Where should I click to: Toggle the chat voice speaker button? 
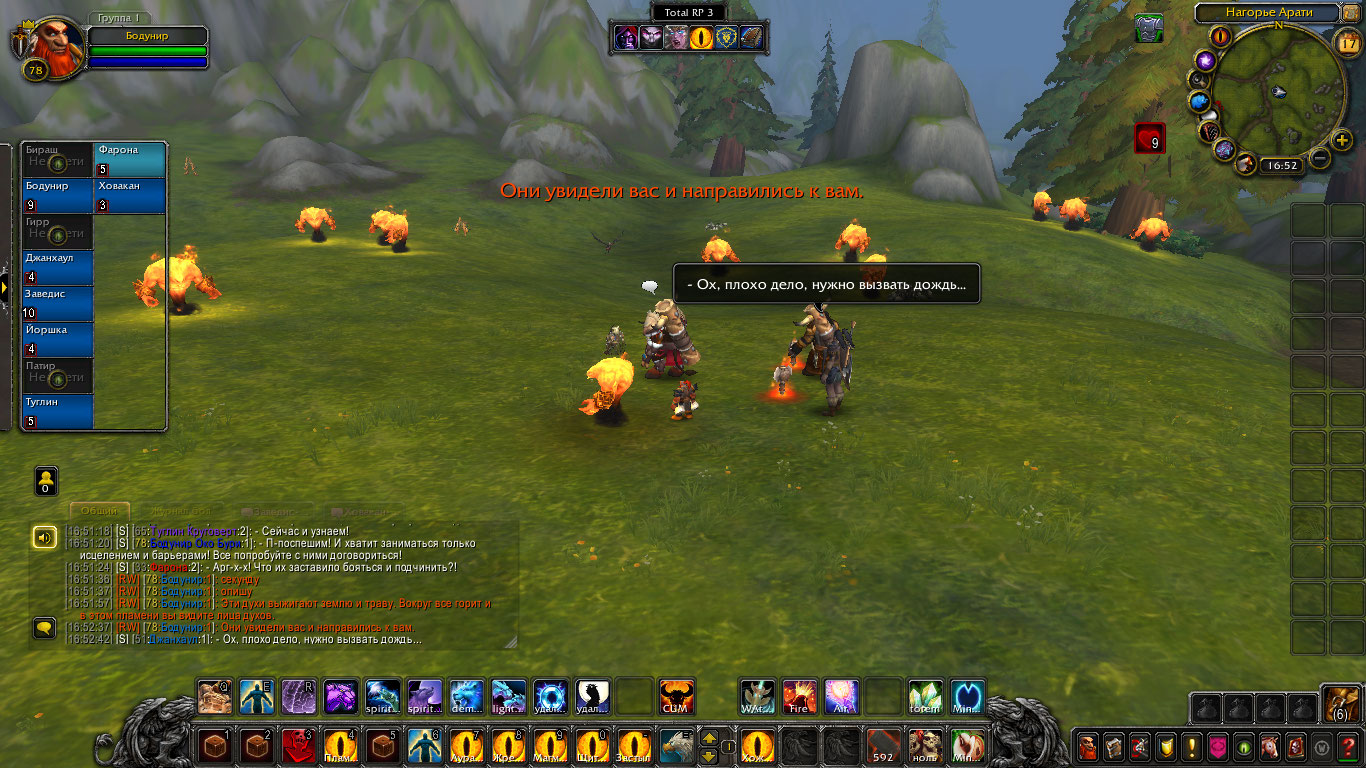(44, 538)
